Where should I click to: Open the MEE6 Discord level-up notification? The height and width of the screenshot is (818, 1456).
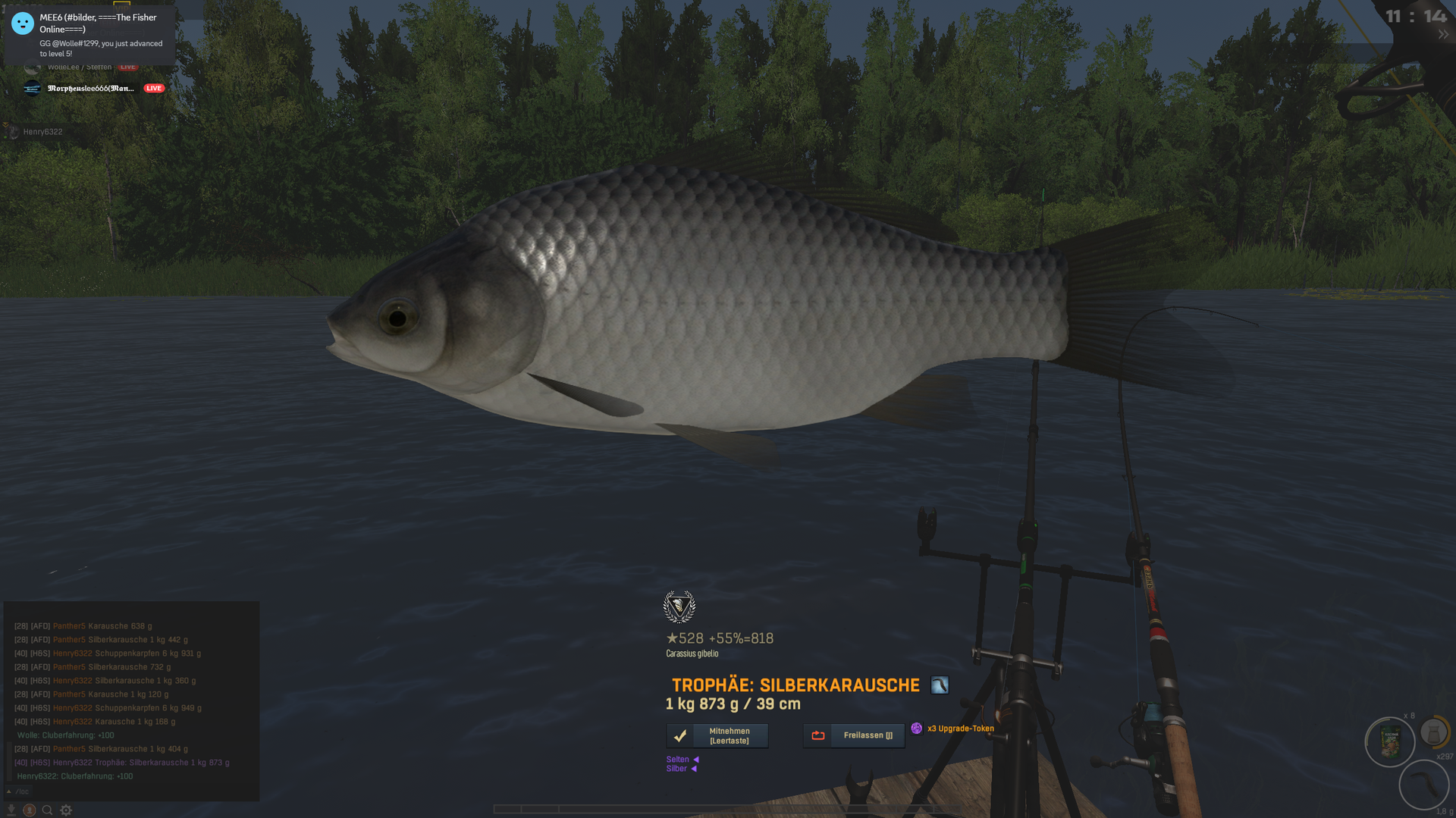click(89, 35)
